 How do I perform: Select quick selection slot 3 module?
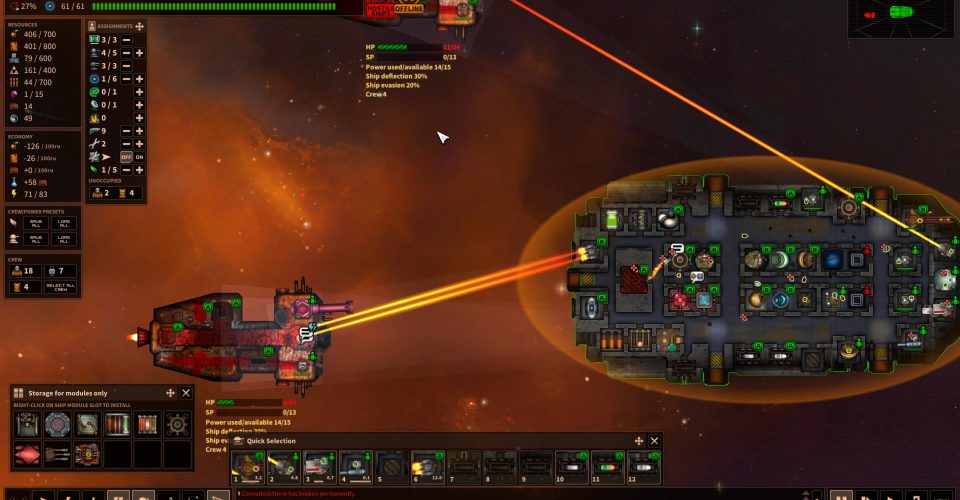click(319, 465)
